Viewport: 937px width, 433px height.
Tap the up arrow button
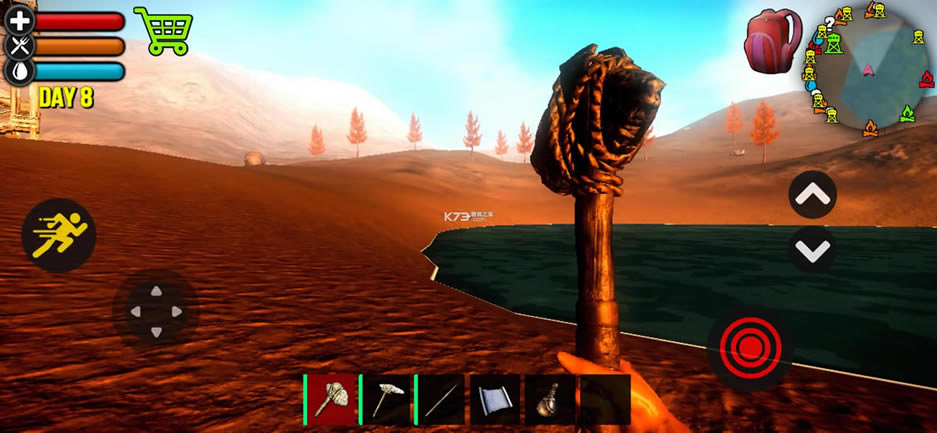tap(812, 194)
